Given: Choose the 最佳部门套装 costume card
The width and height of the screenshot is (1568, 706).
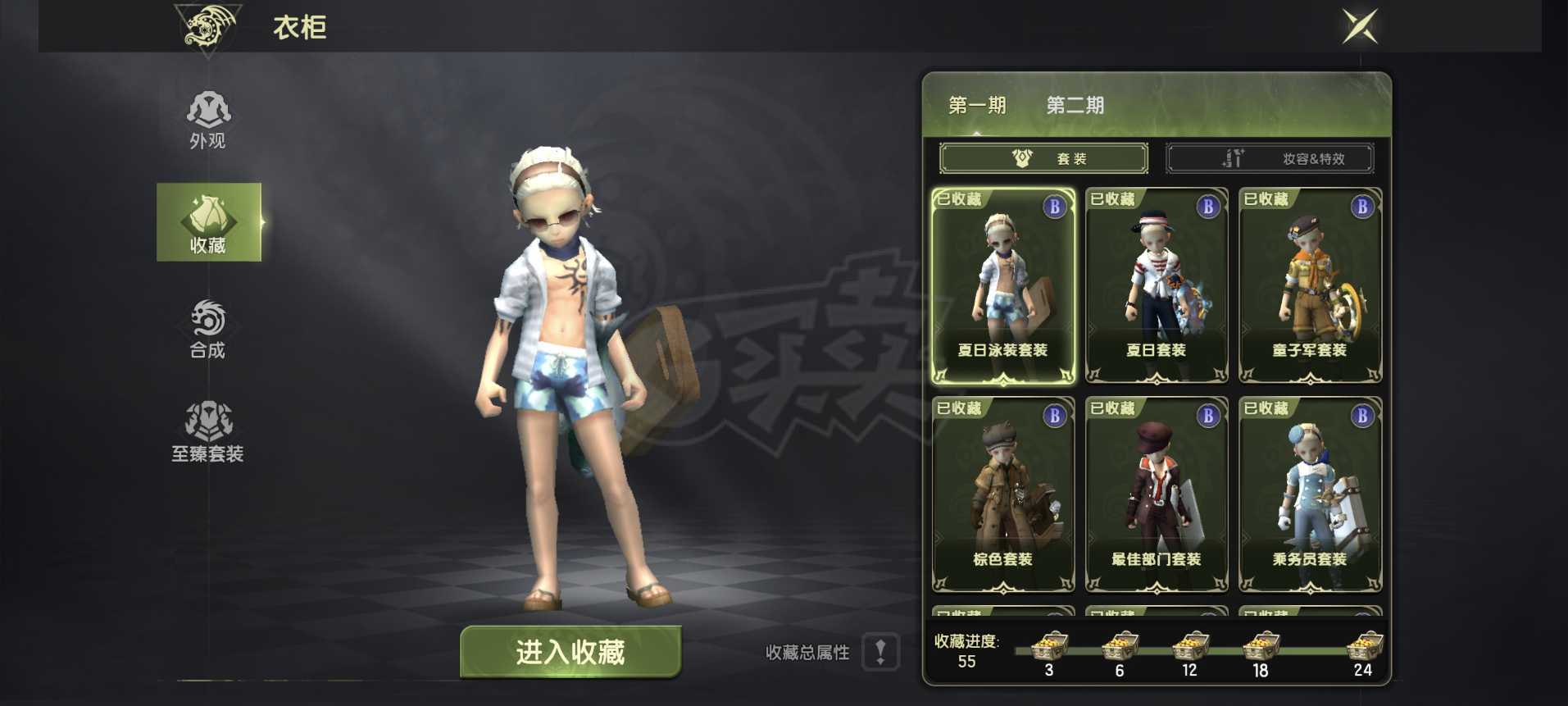Looking at the screenshot, I should pyautogui.click(x=1157, y=494).
